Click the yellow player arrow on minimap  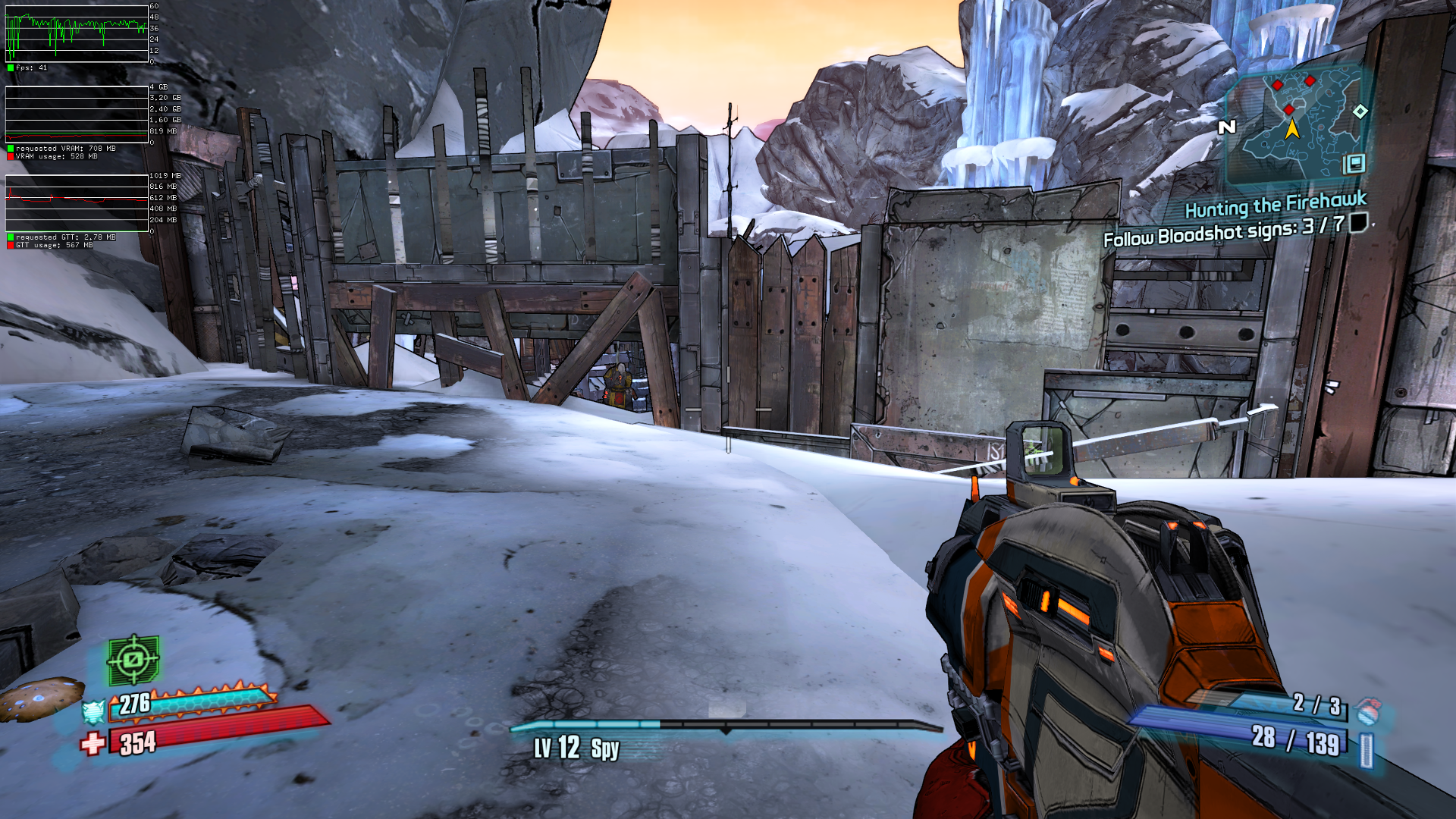click(1292, 129)
